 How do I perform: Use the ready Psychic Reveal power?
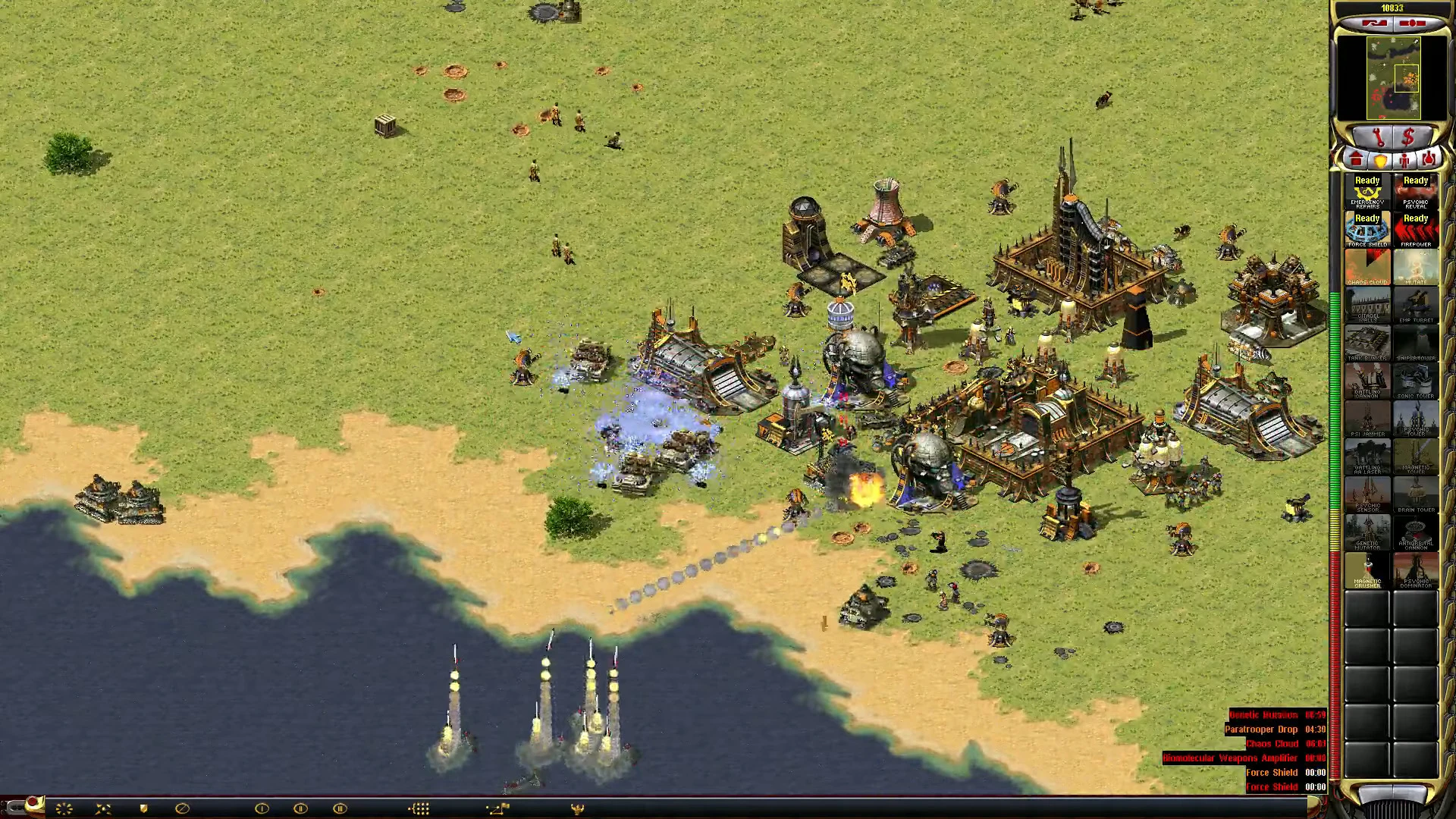1416,192
